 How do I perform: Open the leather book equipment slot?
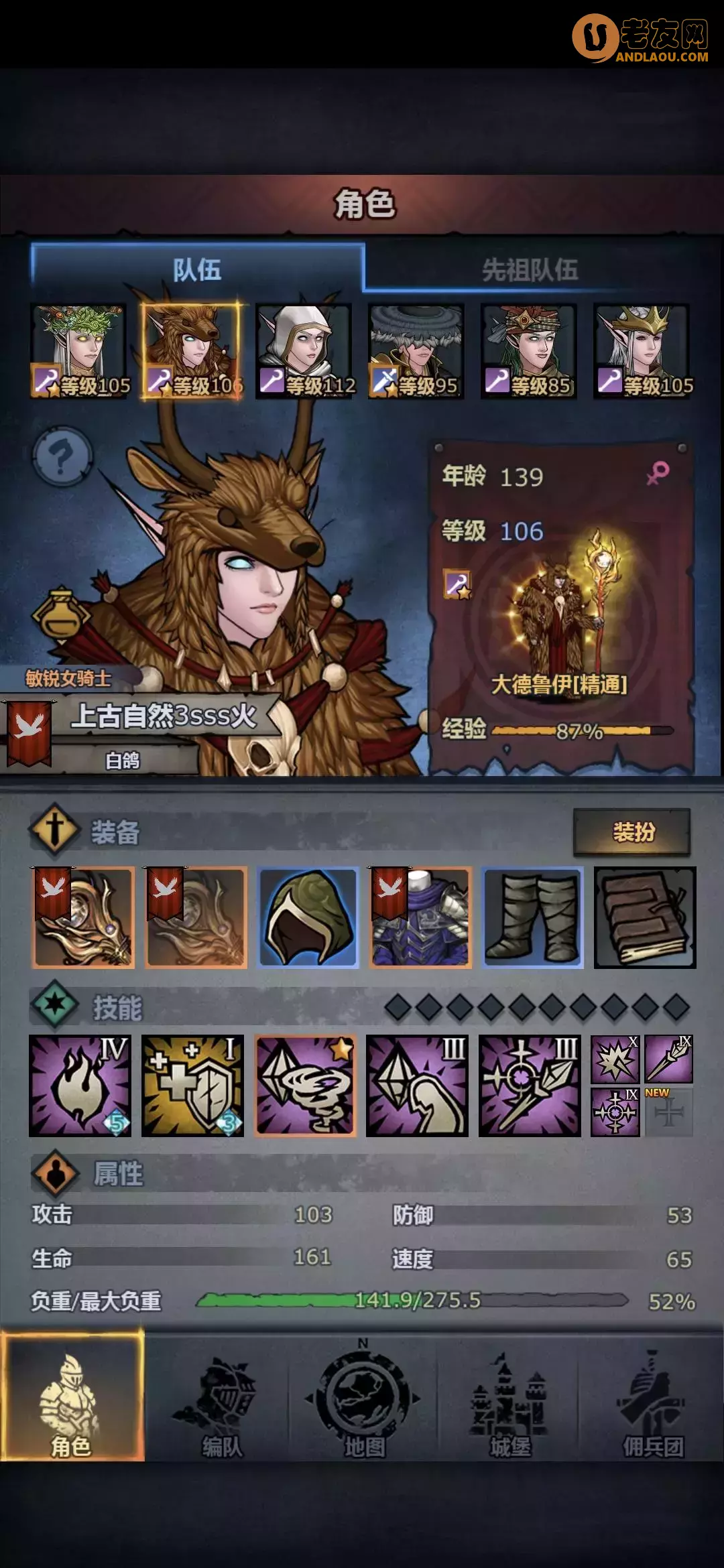click(x=645, y=917)
